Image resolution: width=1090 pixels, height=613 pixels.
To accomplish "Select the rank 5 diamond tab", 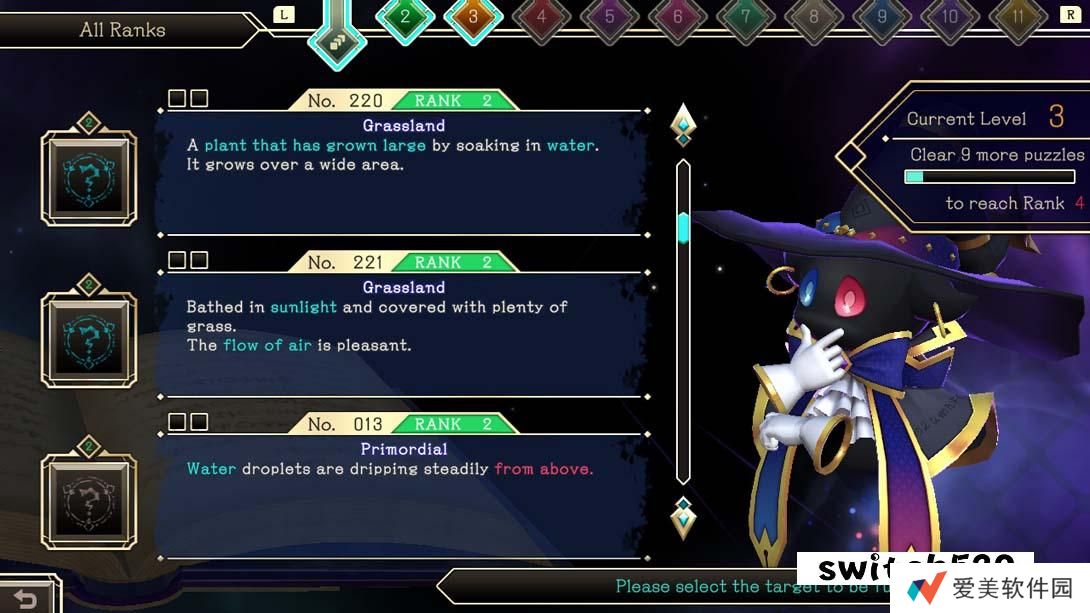I will click(609, 16).
